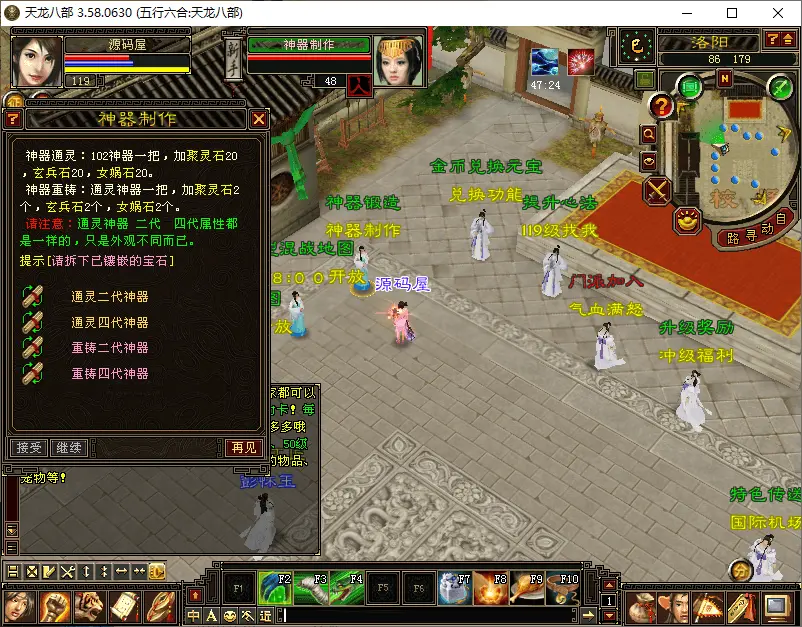Choose the 通灵四代神器 option
The image size is (802, 627).
click(109, 322)
